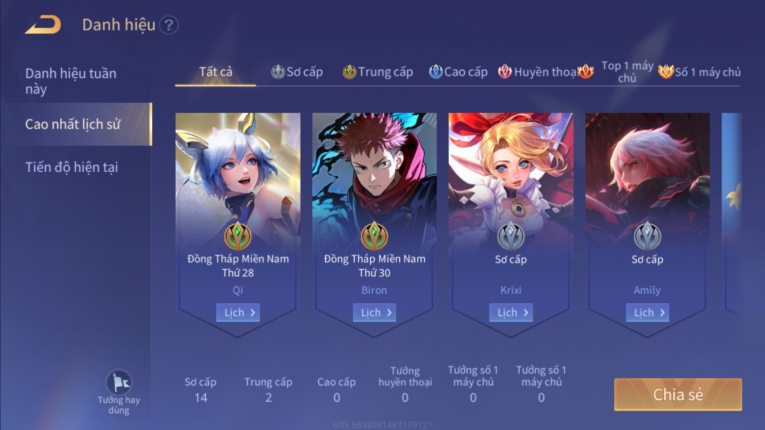Screen dimensions: 765x430
Task: Show Lịch for the Amily card
Action: click(647, 313)
